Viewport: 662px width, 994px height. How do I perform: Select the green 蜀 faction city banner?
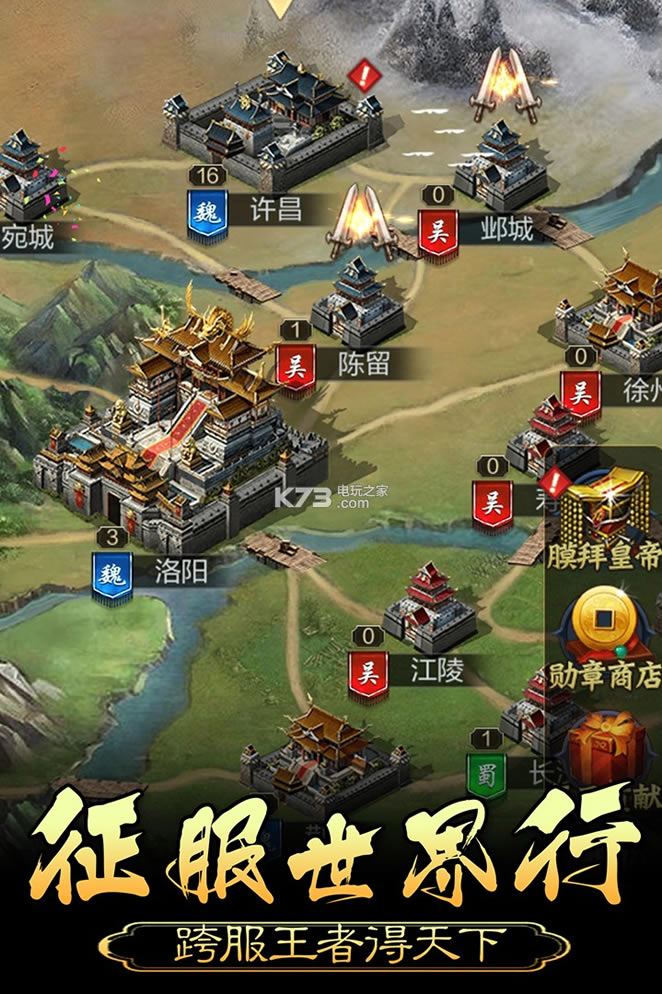pyautogui.click(x=486, y=773)
